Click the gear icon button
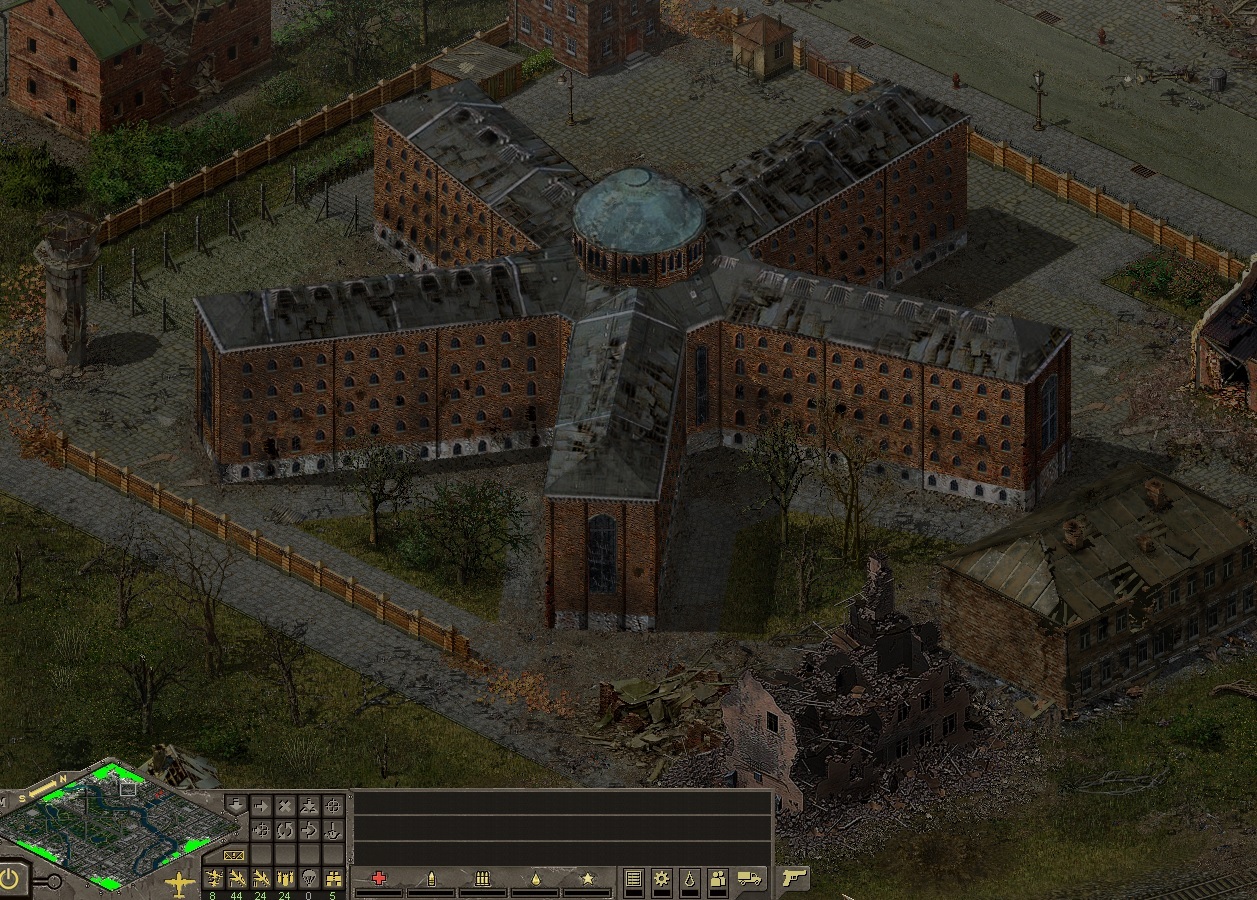Screen dimensions: 1257x900 point(661,879)
